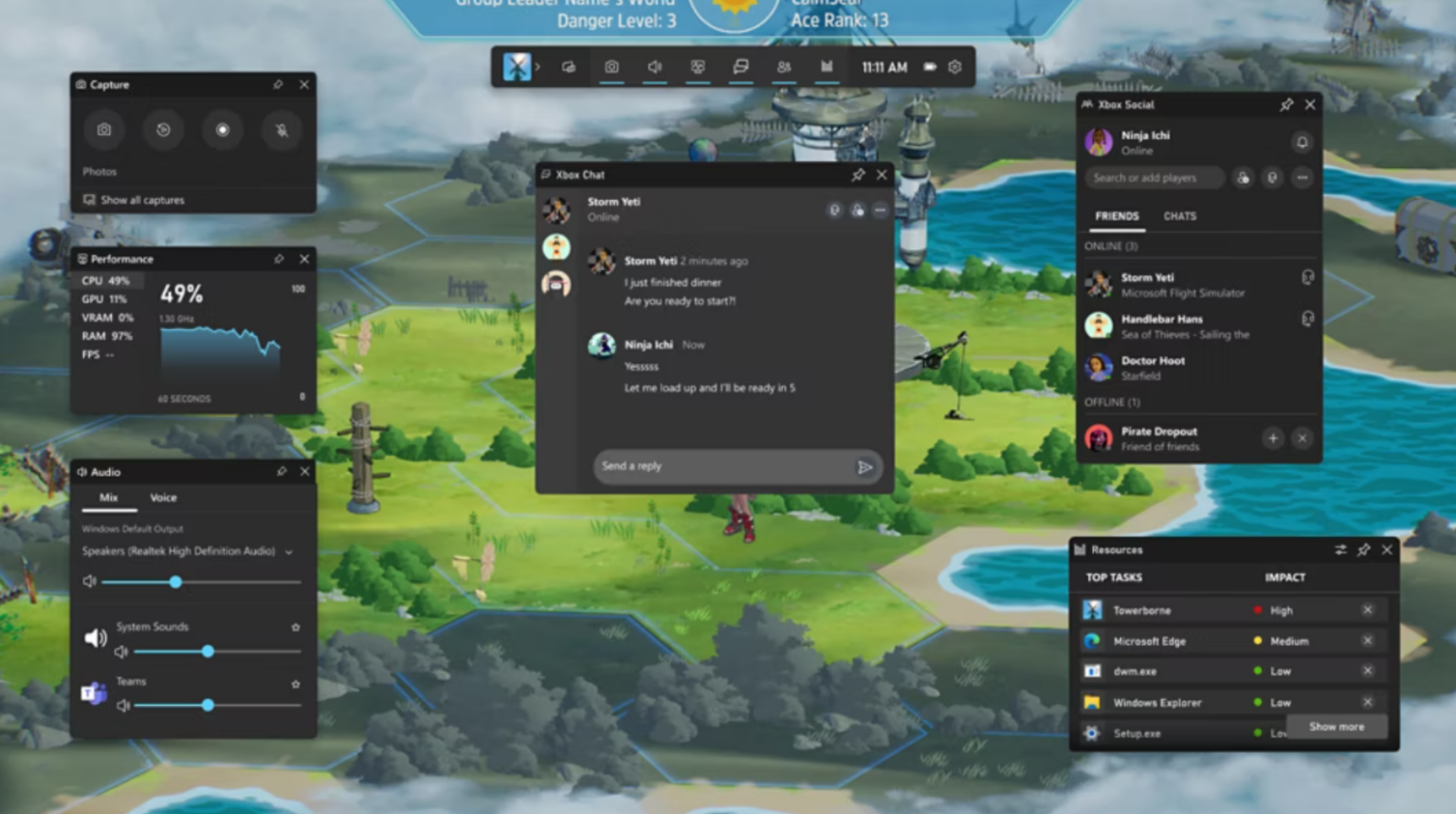Record the last 30 seconds

coord(163,130)
